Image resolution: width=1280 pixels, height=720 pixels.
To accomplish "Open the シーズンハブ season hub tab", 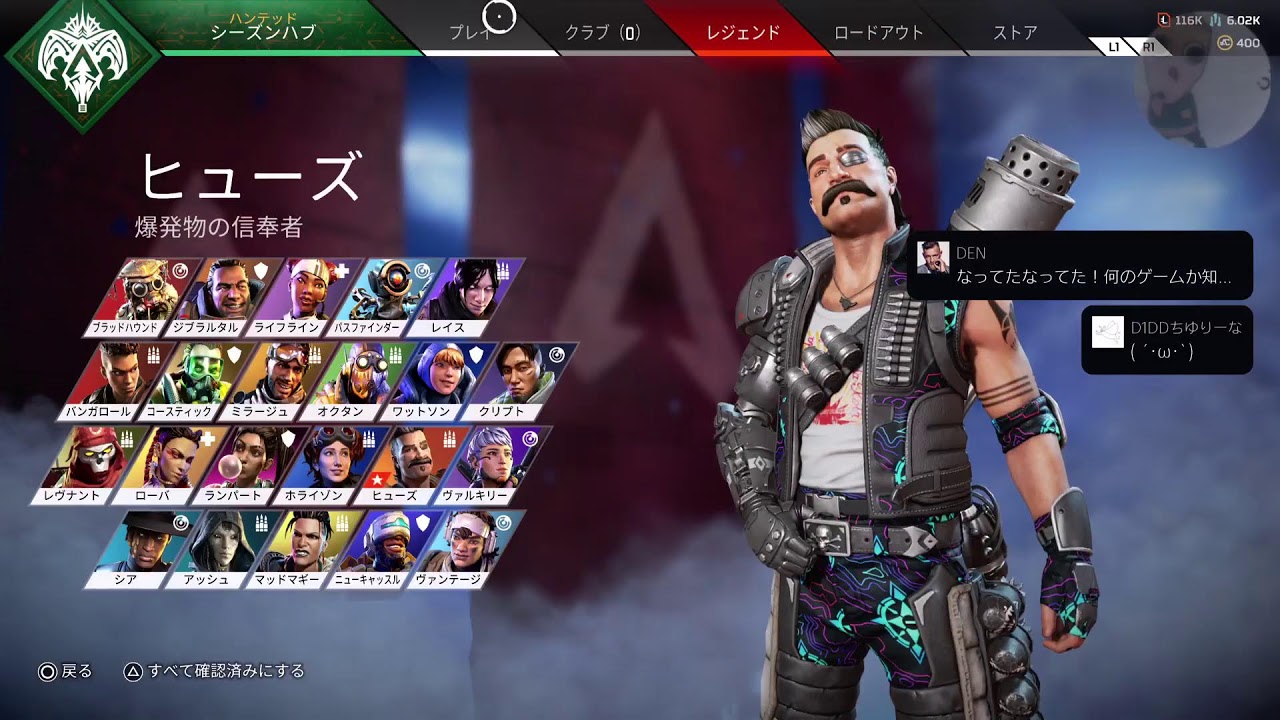I will (x=263, y=32).
